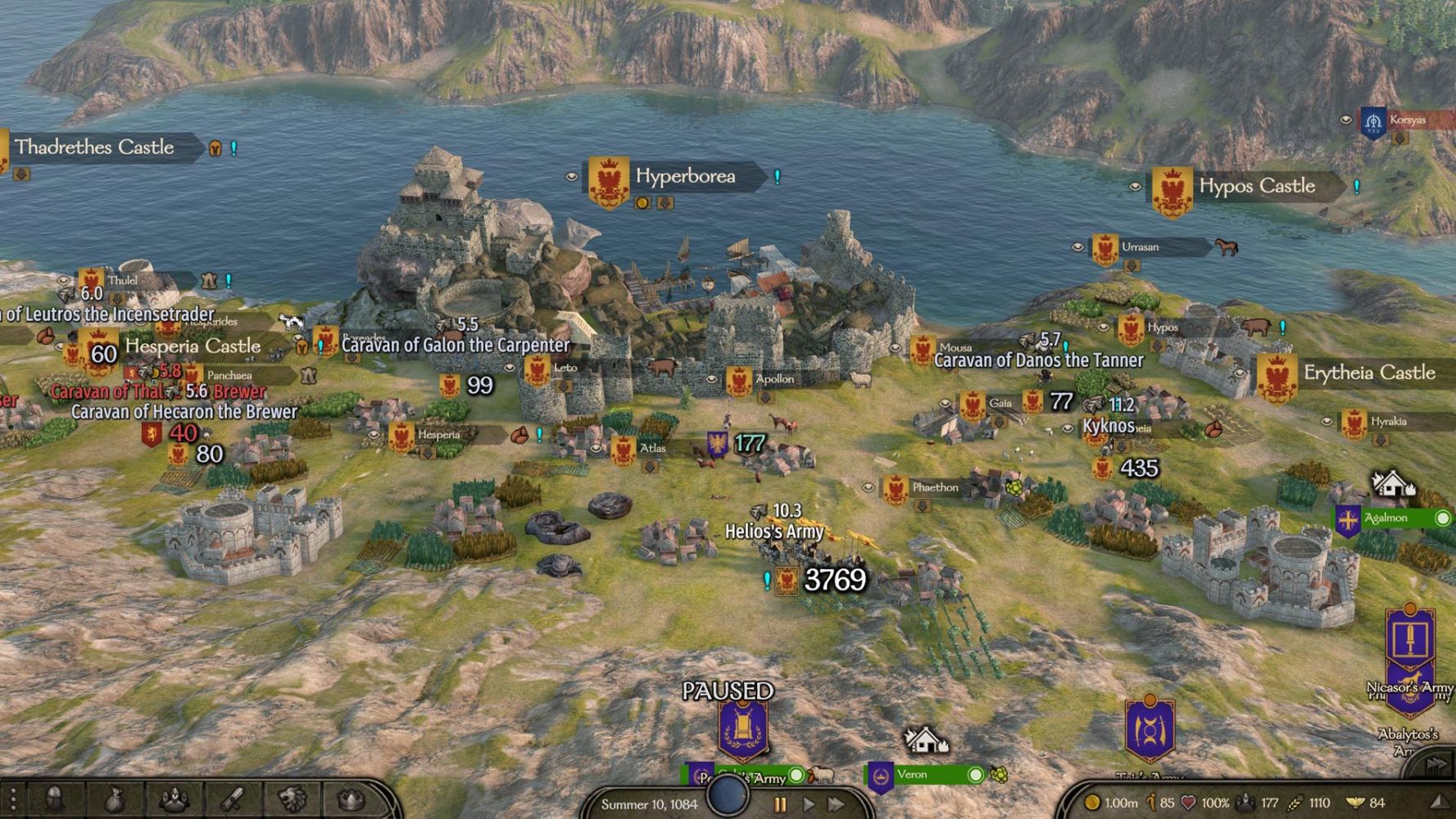
Task: Select the Hyperborea town nameplate
Action: click(x=685, y=177)
